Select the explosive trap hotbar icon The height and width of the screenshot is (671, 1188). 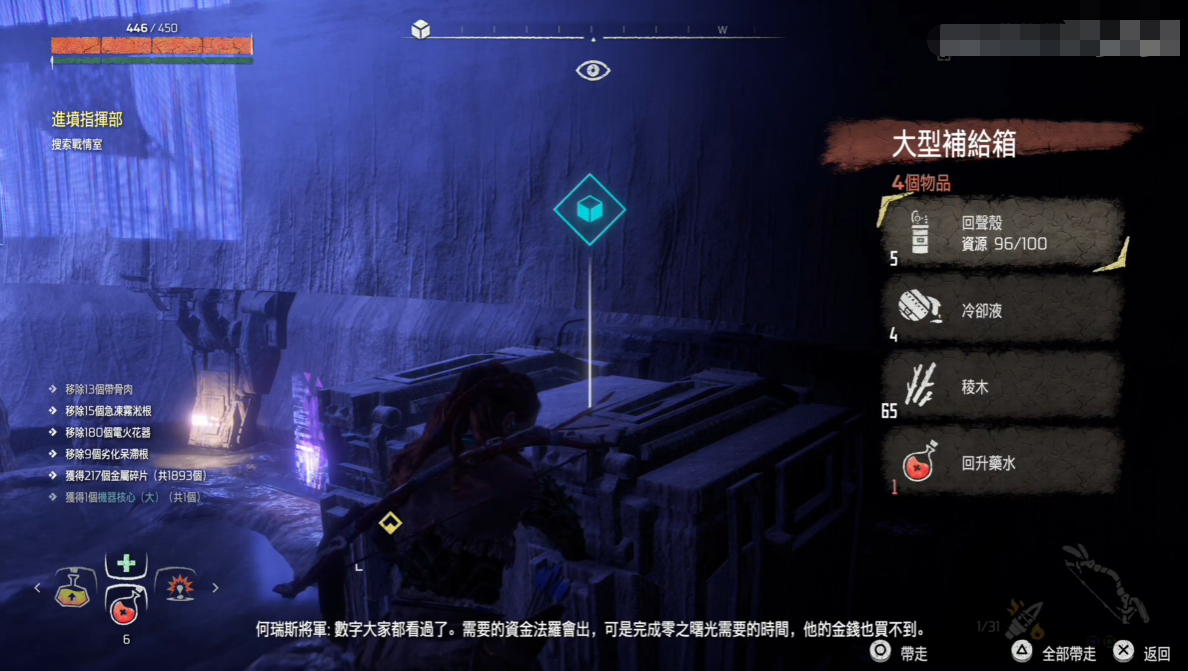(180, 587)
